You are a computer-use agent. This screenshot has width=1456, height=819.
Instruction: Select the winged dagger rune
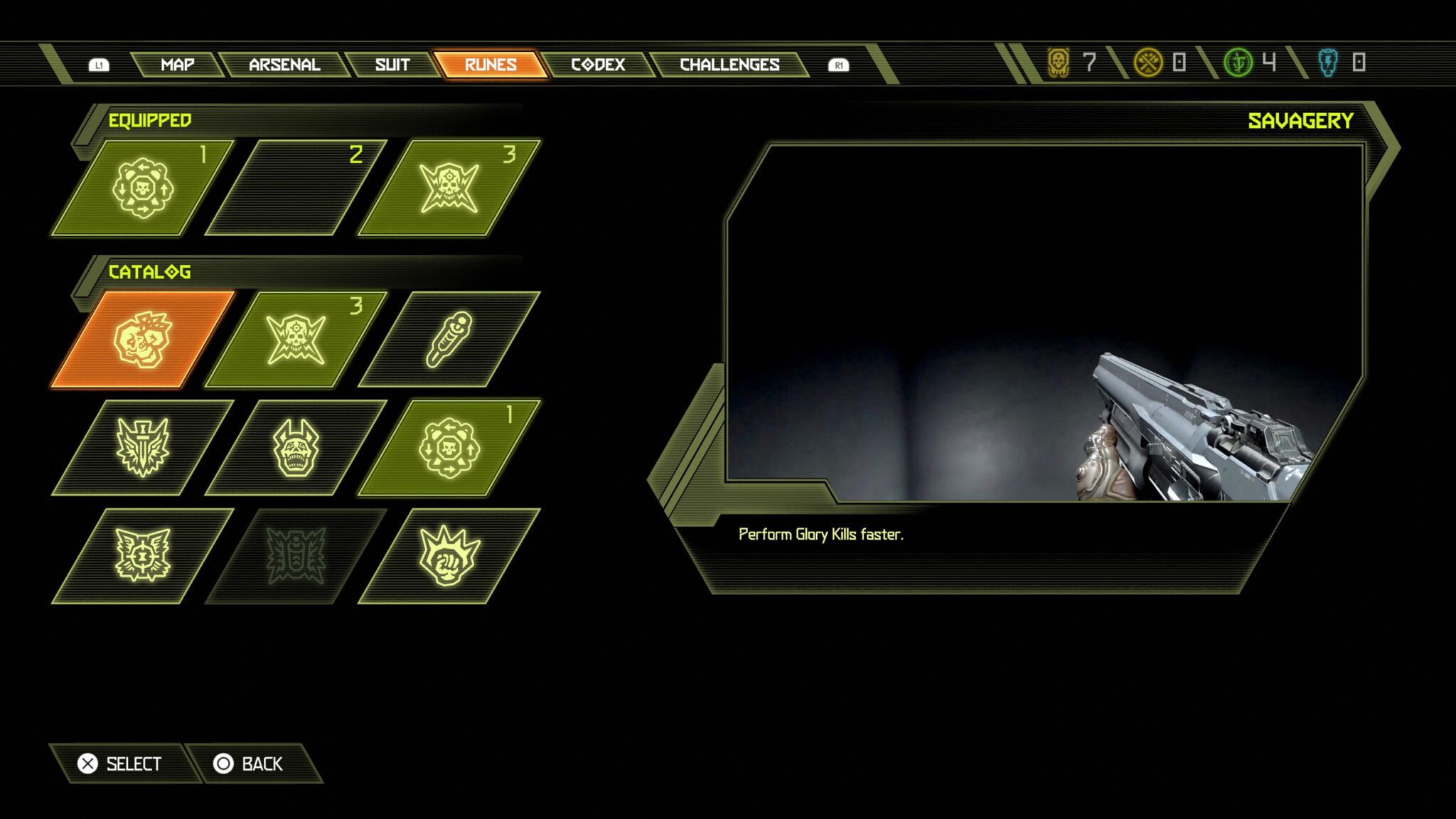pos(143,448)
